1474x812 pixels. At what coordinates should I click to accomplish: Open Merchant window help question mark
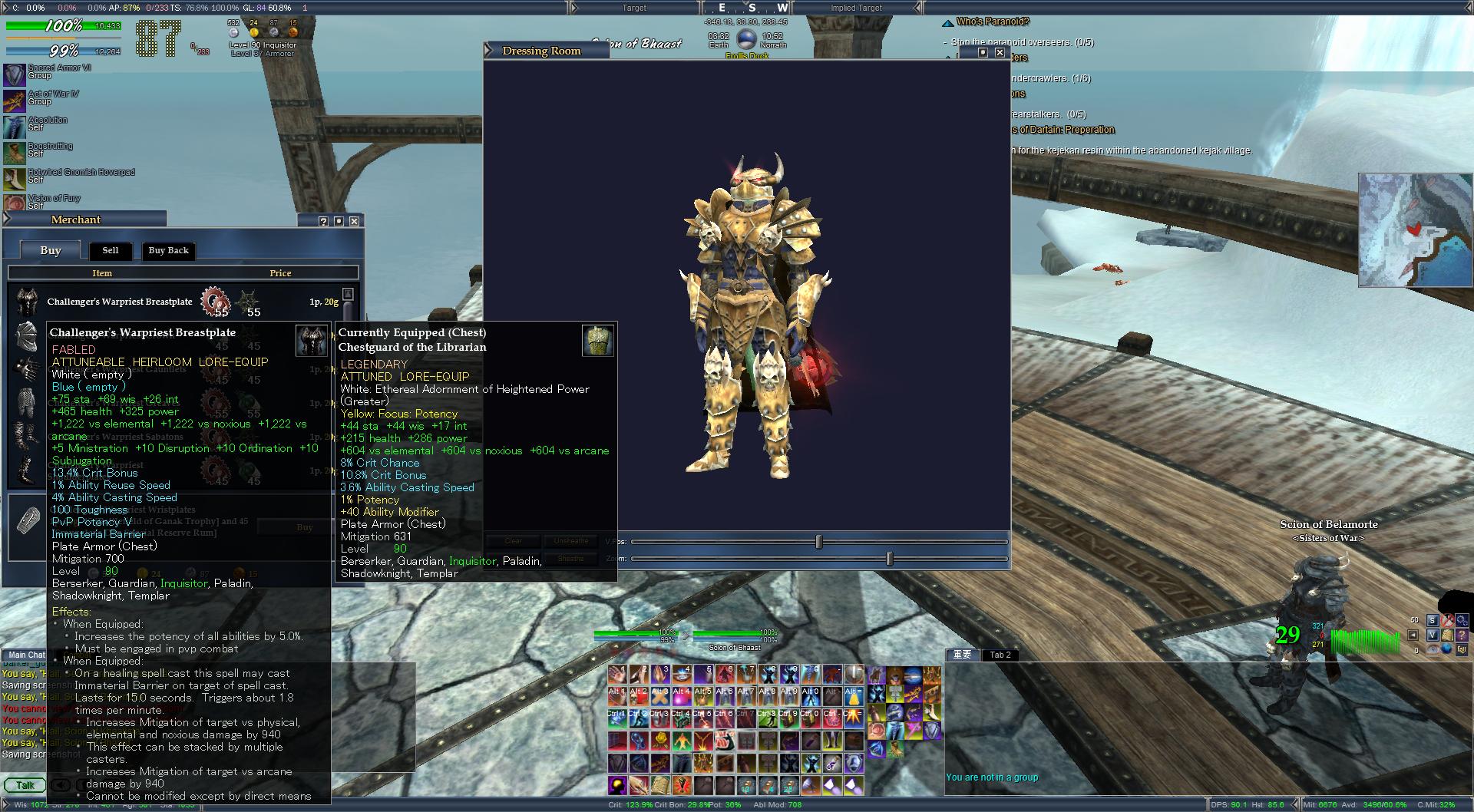click(323, 221)
